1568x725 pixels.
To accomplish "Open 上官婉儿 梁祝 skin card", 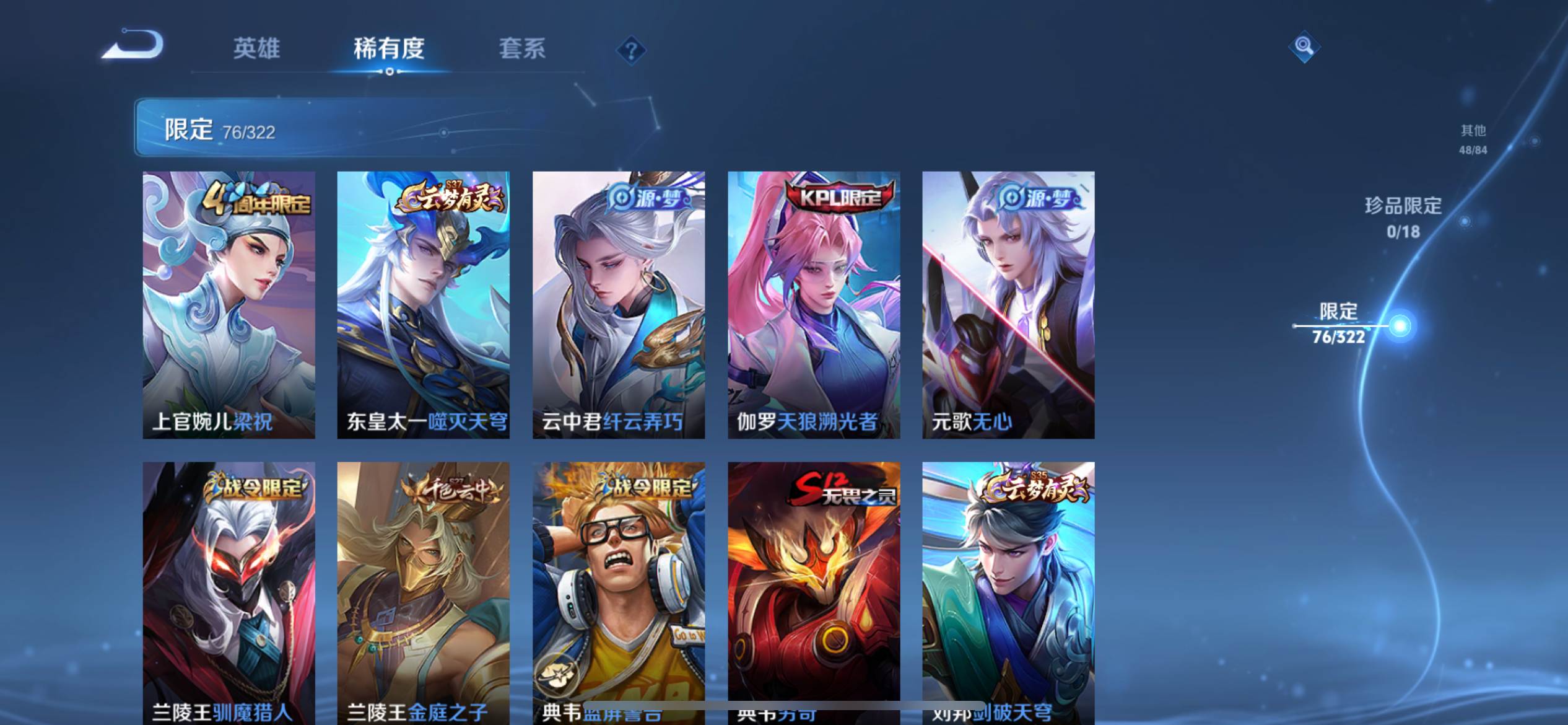I will pos(229,305).
